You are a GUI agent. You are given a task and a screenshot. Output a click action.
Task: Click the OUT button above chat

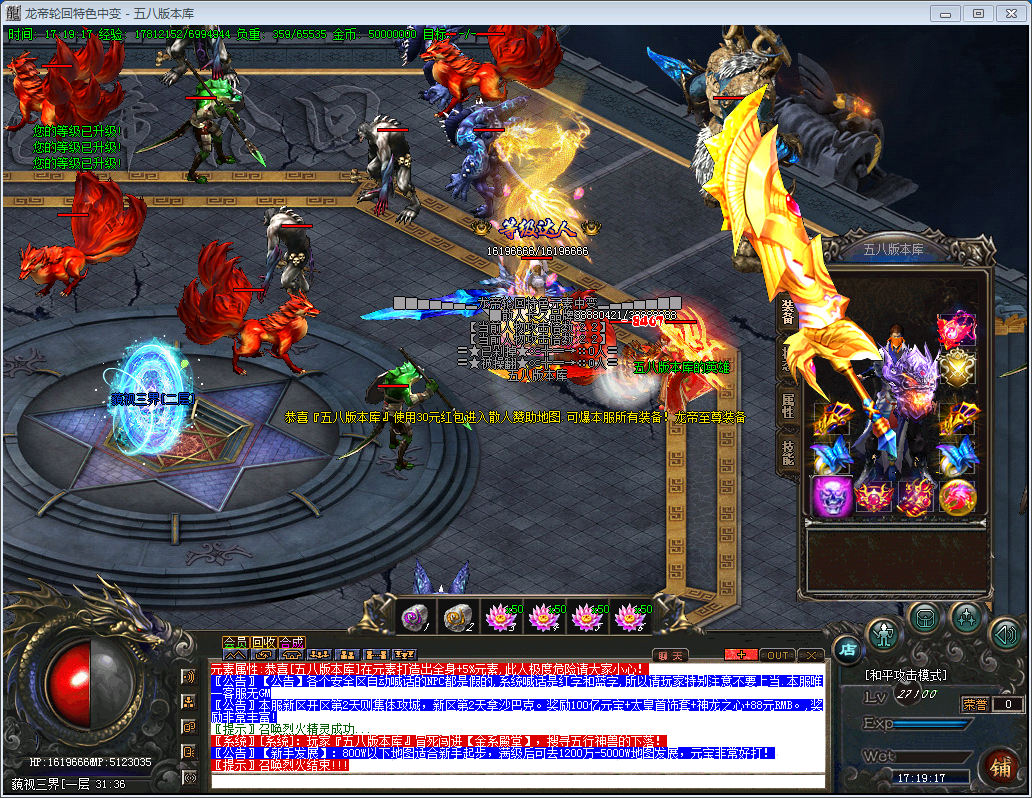[776, 655]
